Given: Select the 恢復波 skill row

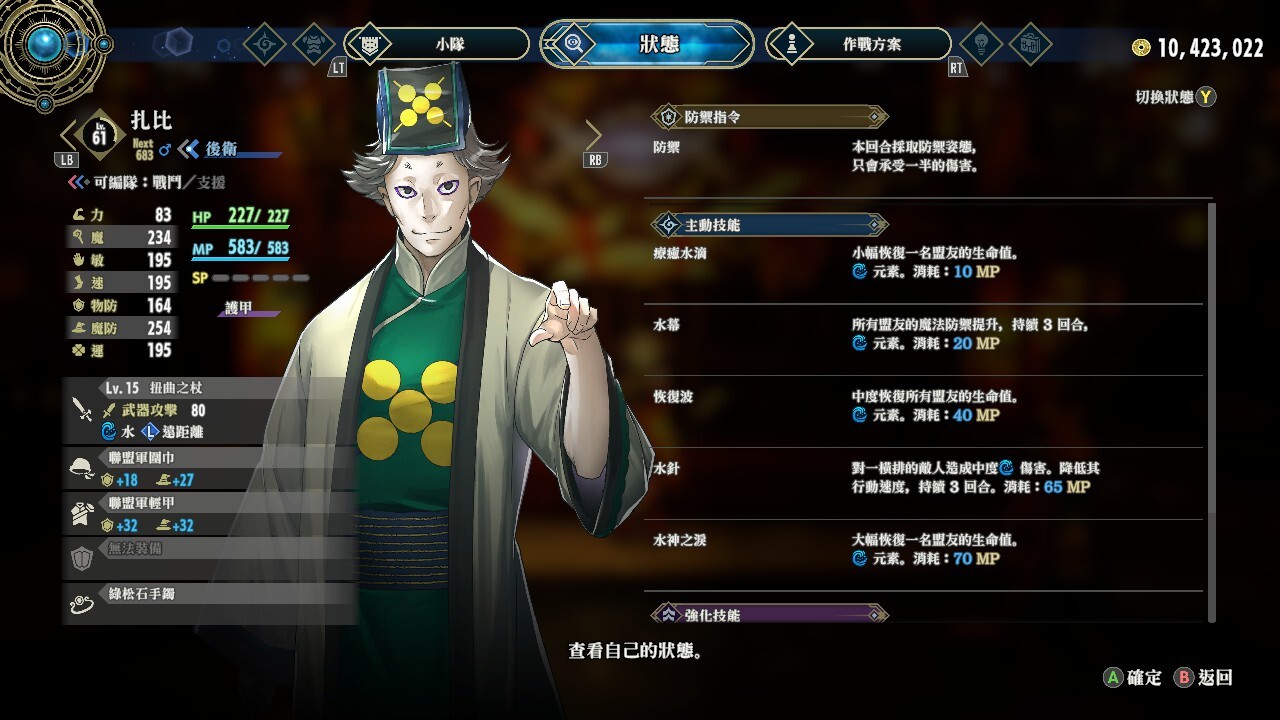Looking at the screenshot, I should pos(925,406).
